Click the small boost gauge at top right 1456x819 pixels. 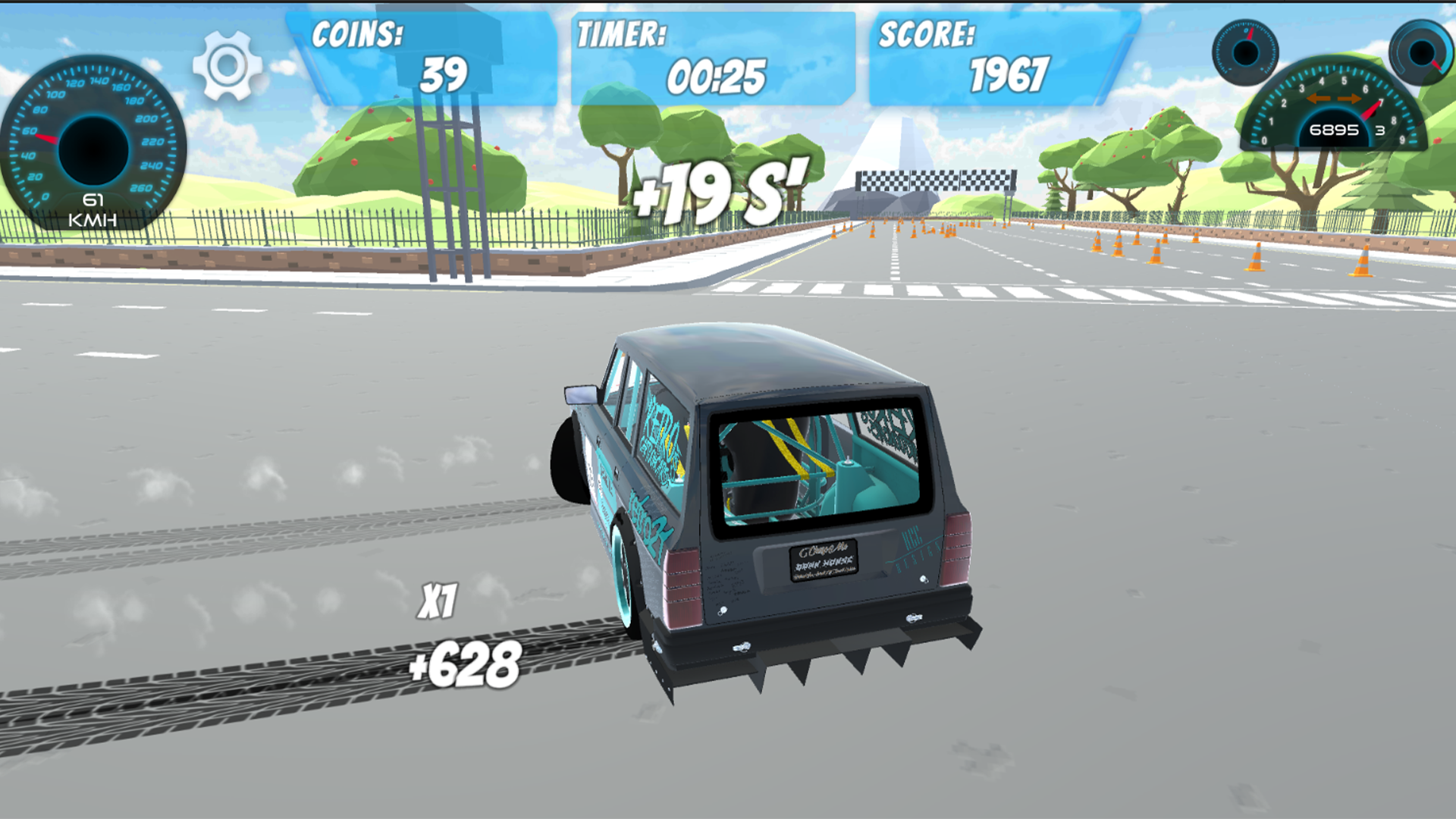[x=1247, y=53]
